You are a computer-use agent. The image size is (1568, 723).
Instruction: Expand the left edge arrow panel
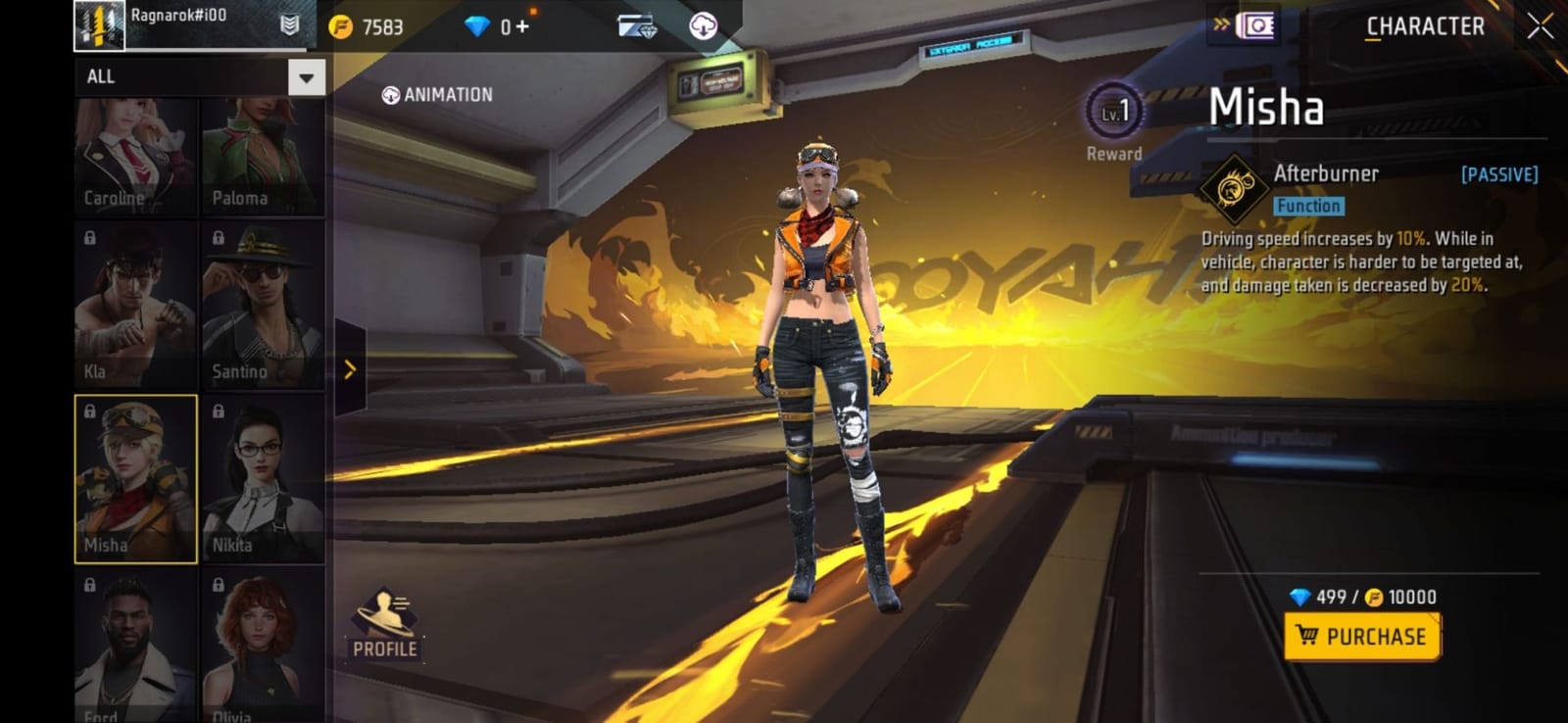[x=349, y=369]
